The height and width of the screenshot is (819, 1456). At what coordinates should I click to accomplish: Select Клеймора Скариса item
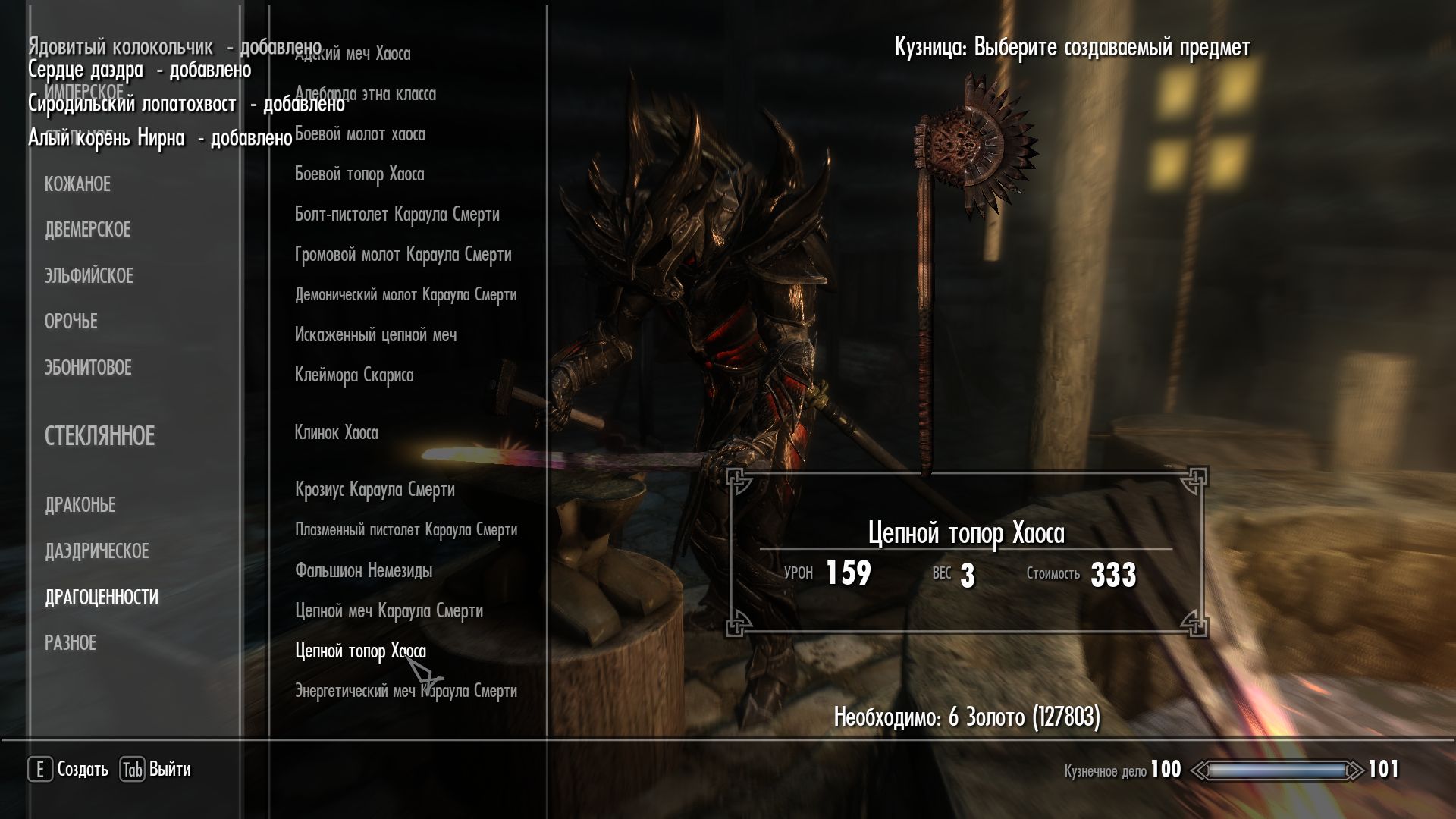353,375
